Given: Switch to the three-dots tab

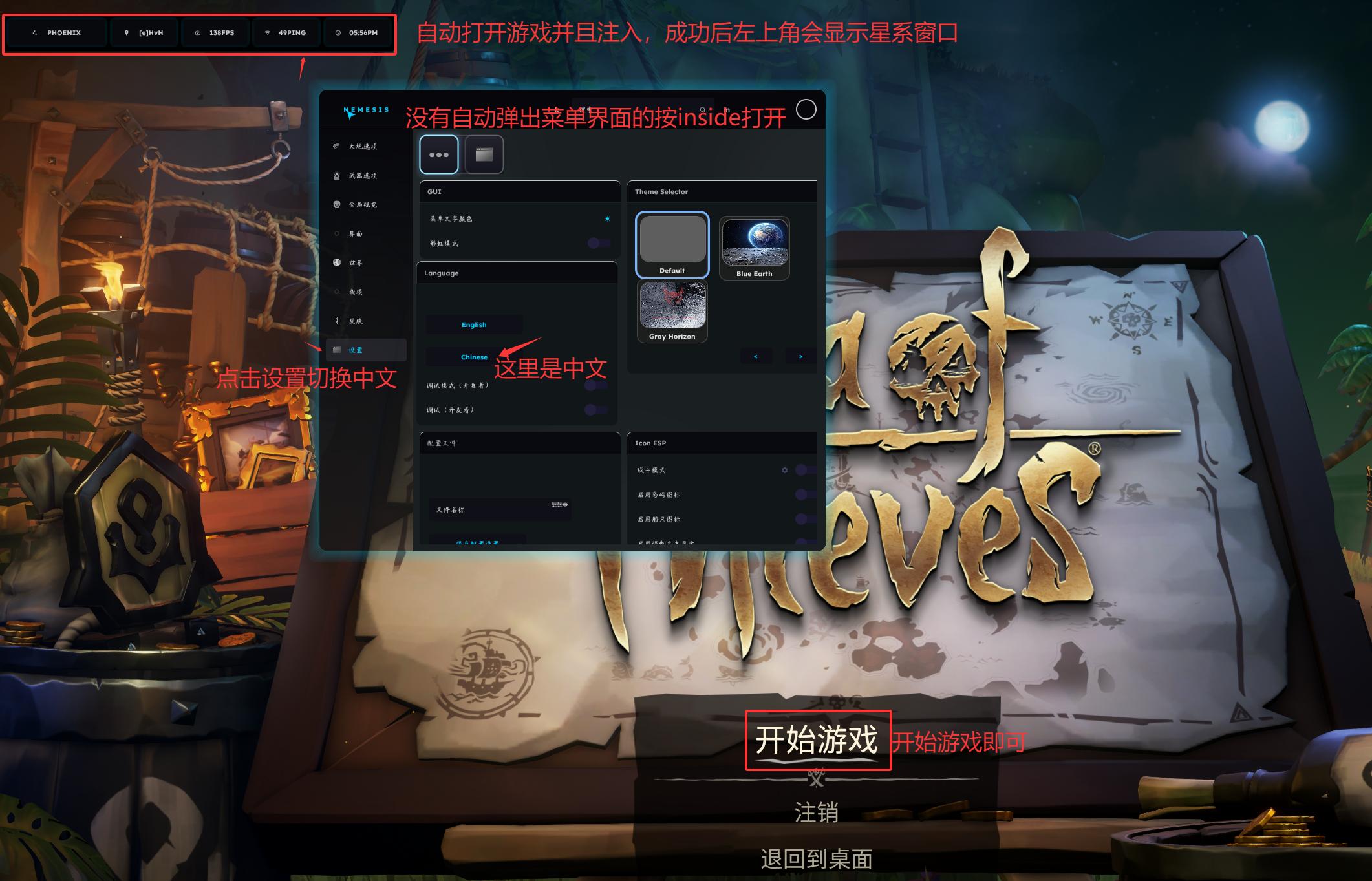Looking at the screenshot, I should click(x=439, y=154).
